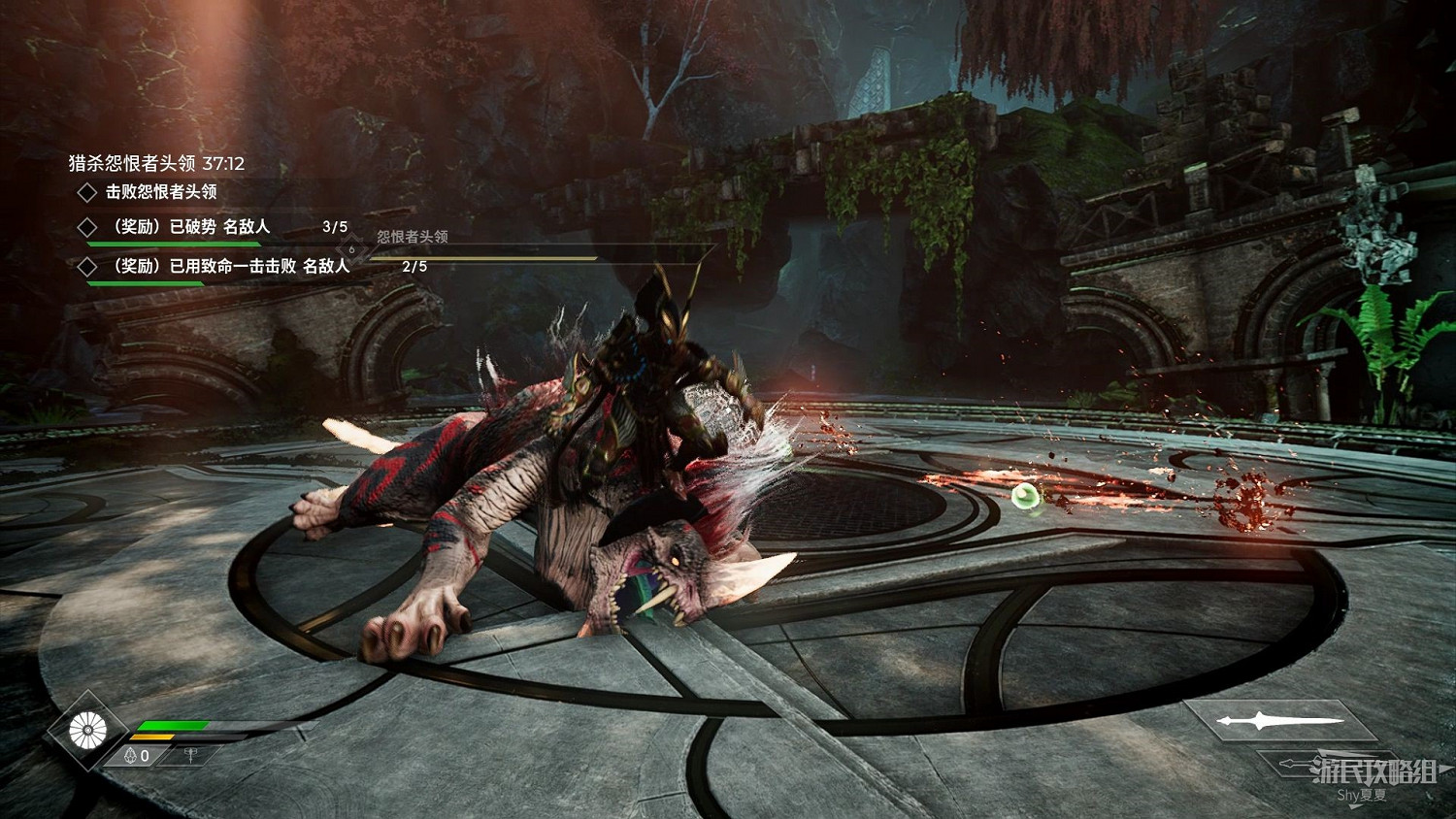
Task: Use the life stone slot showing 0
Action: 138,756
